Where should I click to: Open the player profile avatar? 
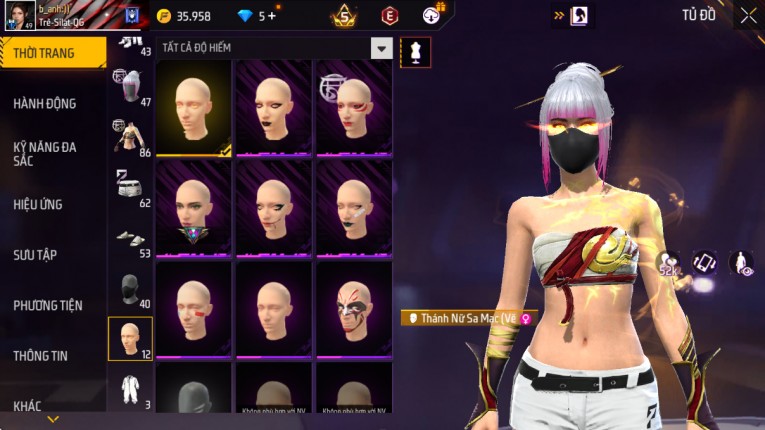coord(19,15)
